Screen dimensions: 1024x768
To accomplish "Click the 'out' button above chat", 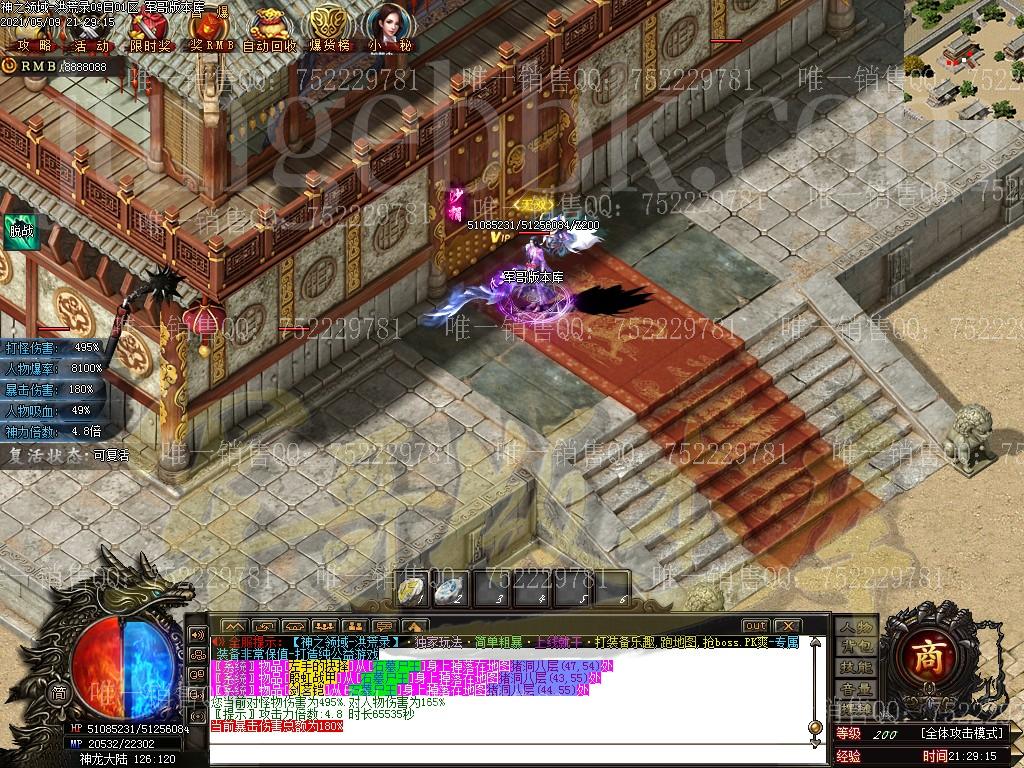I will tap(755, 626).
